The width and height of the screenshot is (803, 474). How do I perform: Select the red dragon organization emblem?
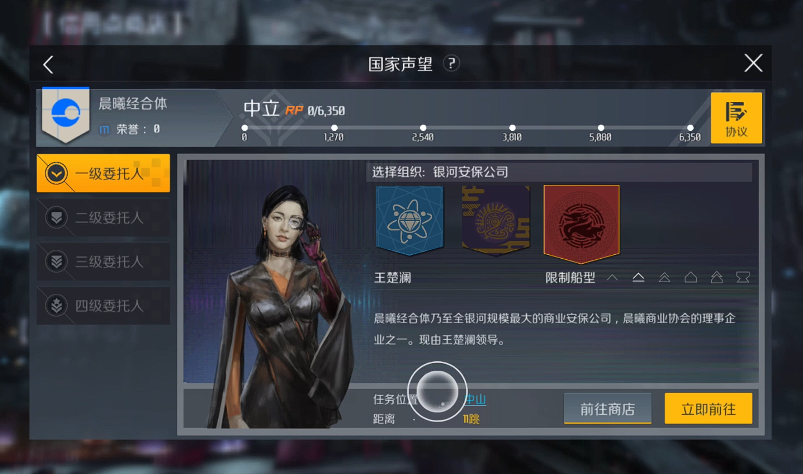coord(581,222)
